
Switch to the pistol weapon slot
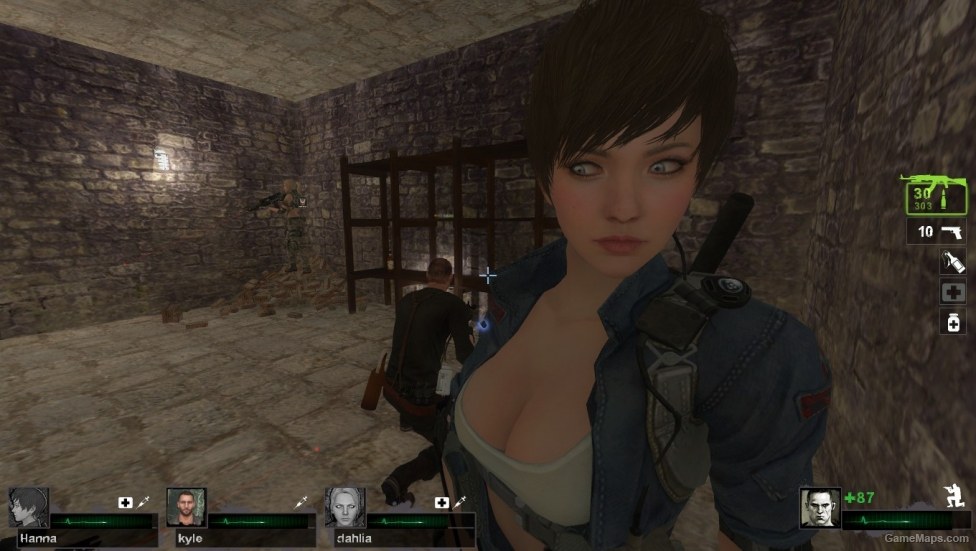[938, 232]
